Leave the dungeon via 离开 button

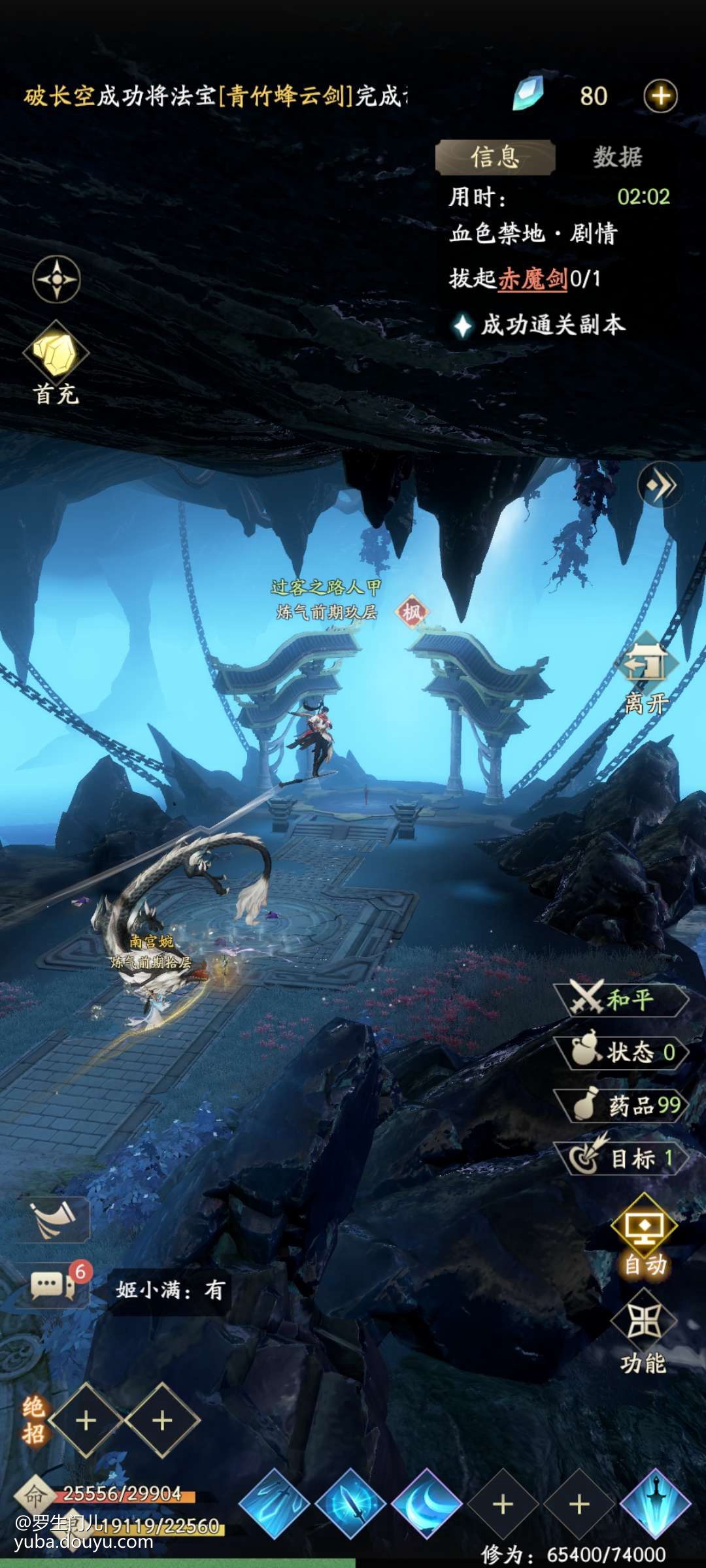pyautogui.click(x=646, y=673)
